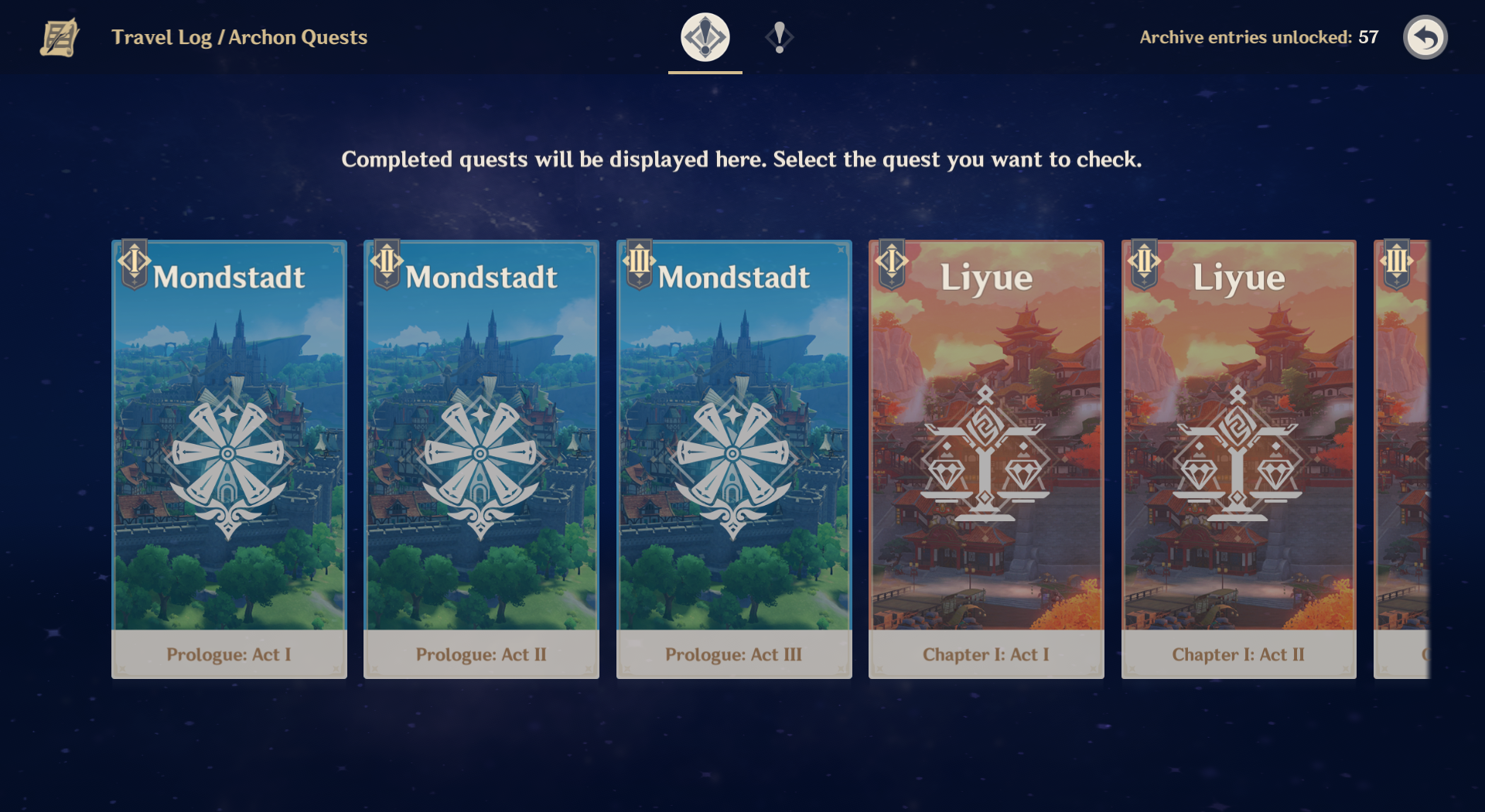The height and width of the screenshot is (812, 1485).
Task: Open Mondstadt Prologue: Act I card
Action: 229,459
